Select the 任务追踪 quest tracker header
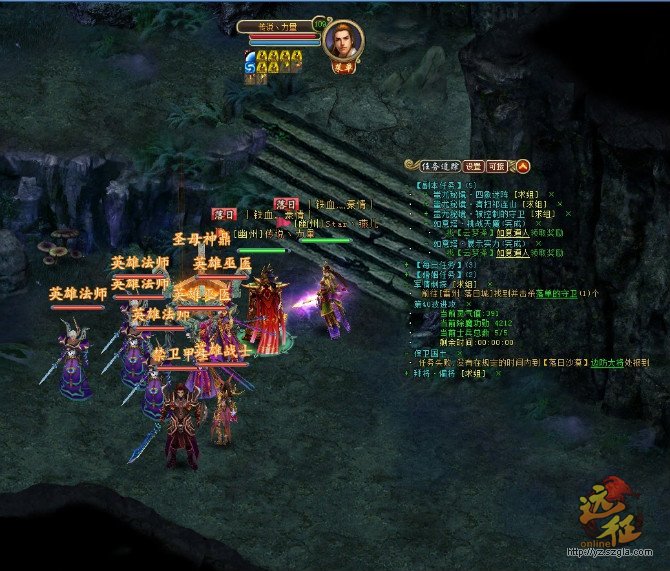Viewport: 670px width, 571px height. [x=438, y=166]
